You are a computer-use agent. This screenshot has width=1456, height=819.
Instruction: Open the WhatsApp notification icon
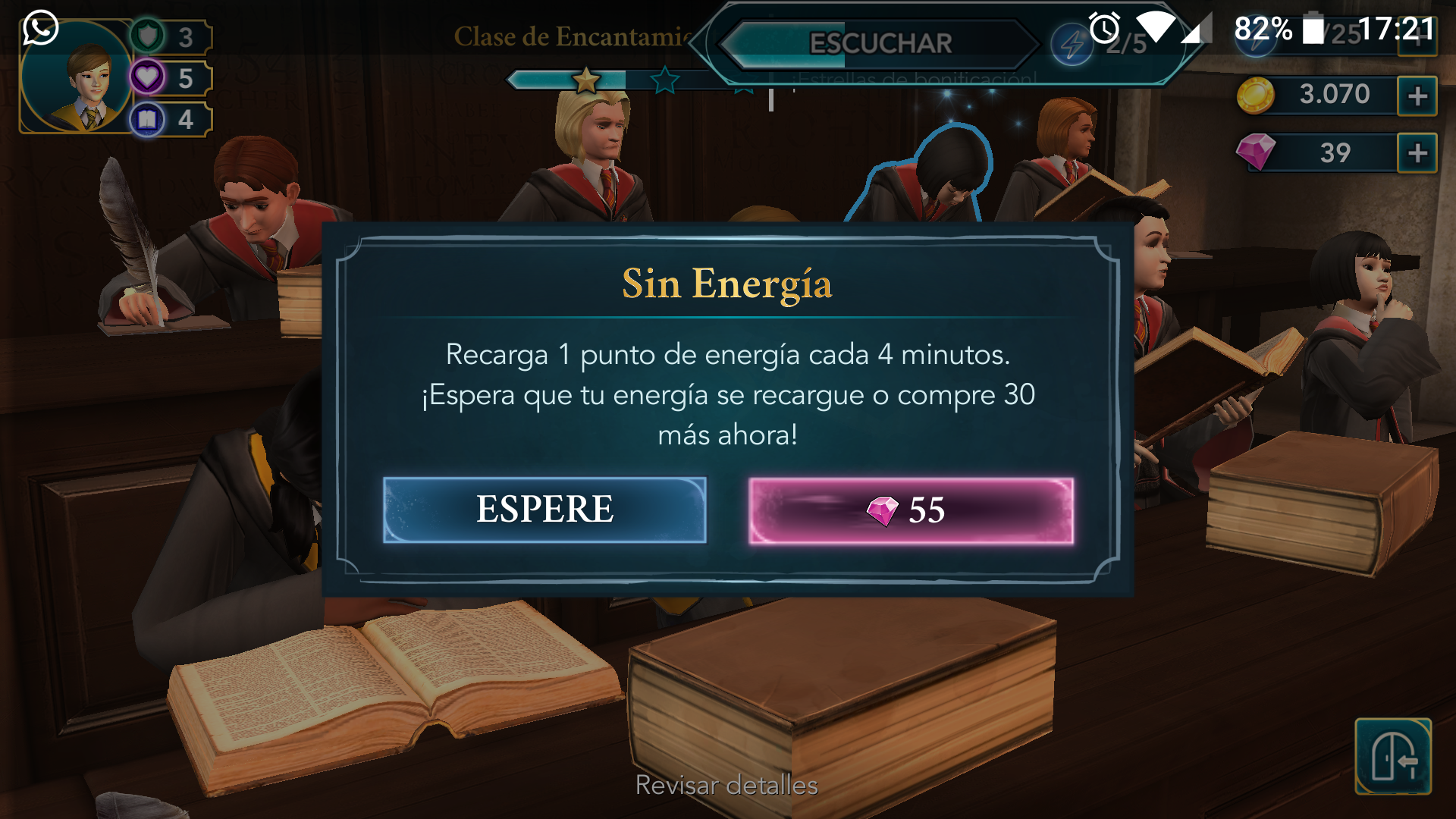point(40,28)
